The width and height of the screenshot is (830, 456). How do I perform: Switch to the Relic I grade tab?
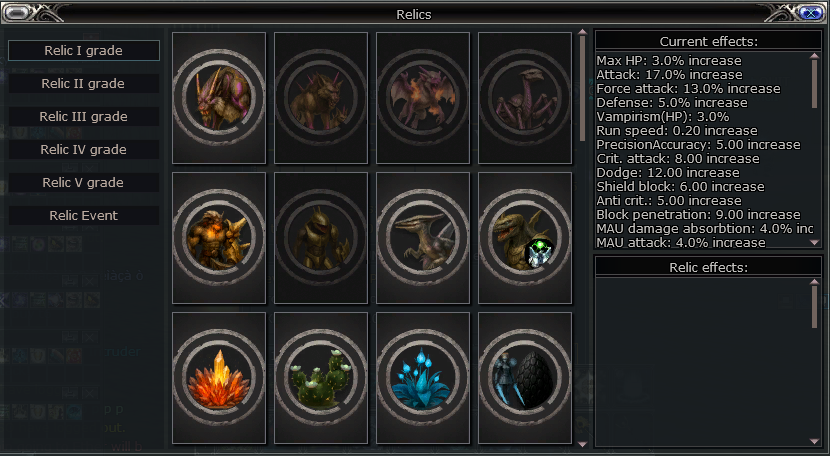pyautogui.click(x=84, y=51)
